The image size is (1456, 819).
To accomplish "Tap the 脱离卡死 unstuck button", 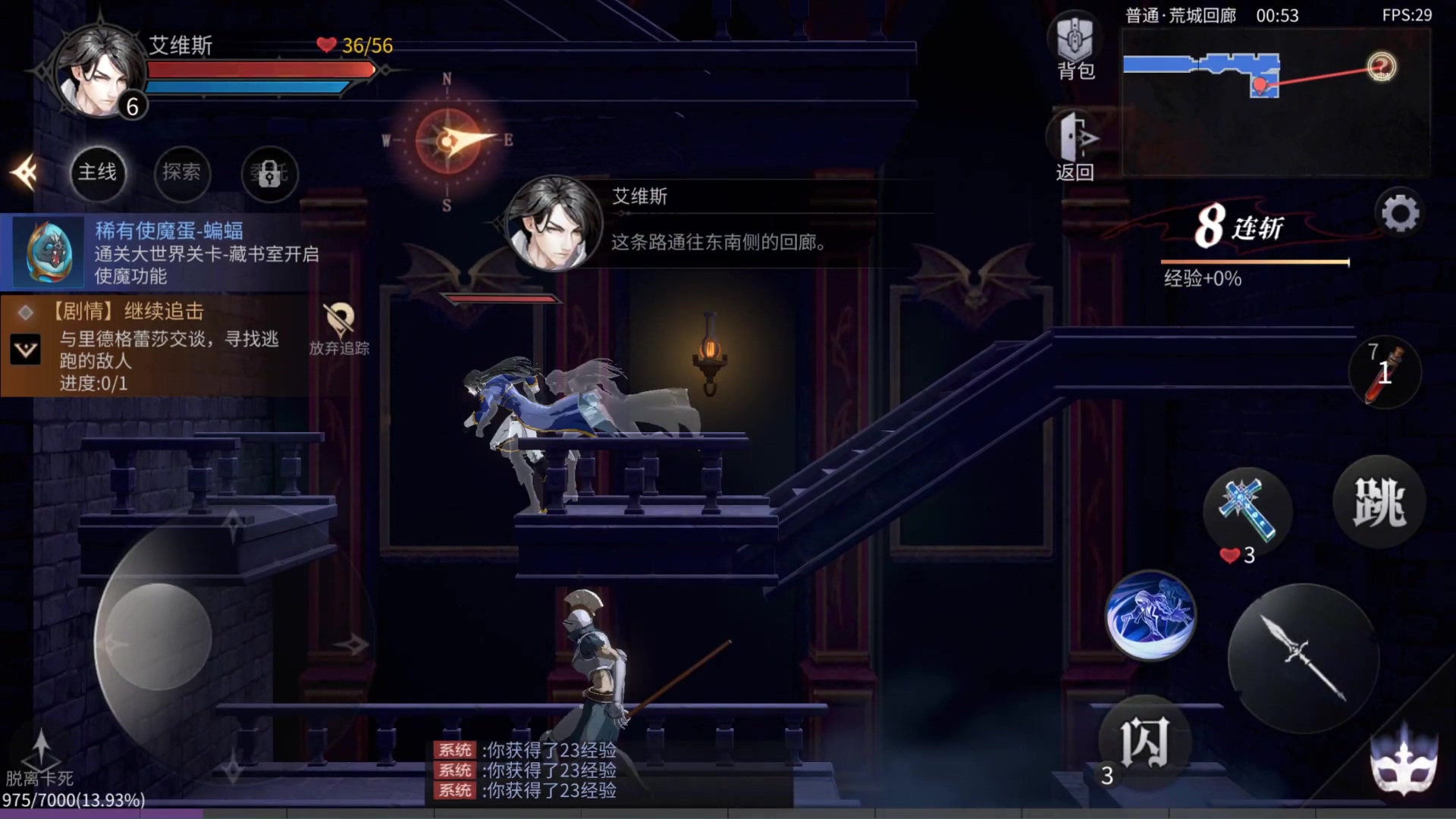I will tap(40, 760).
